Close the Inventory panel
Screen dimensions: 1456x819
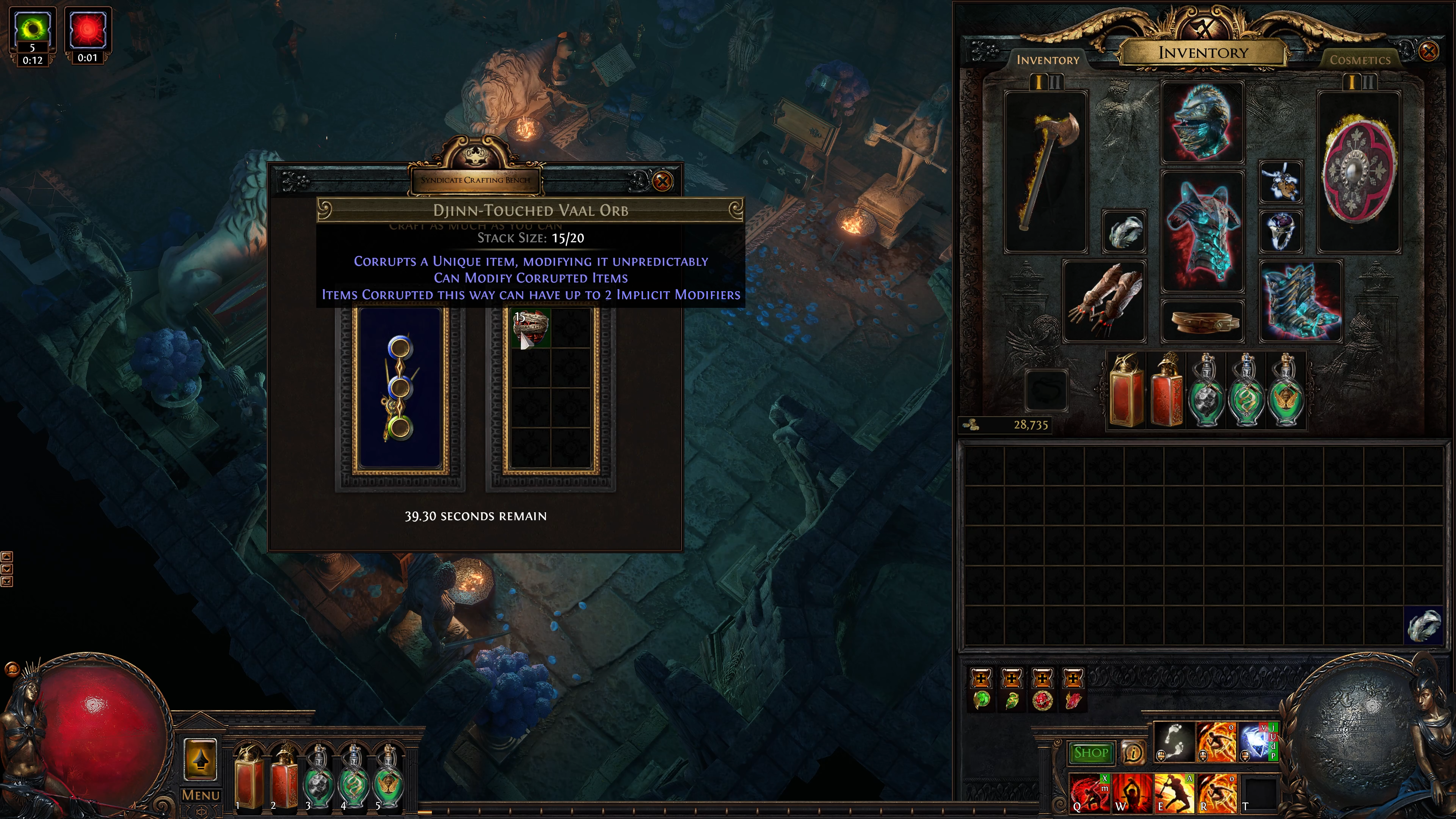point(1428,52)
